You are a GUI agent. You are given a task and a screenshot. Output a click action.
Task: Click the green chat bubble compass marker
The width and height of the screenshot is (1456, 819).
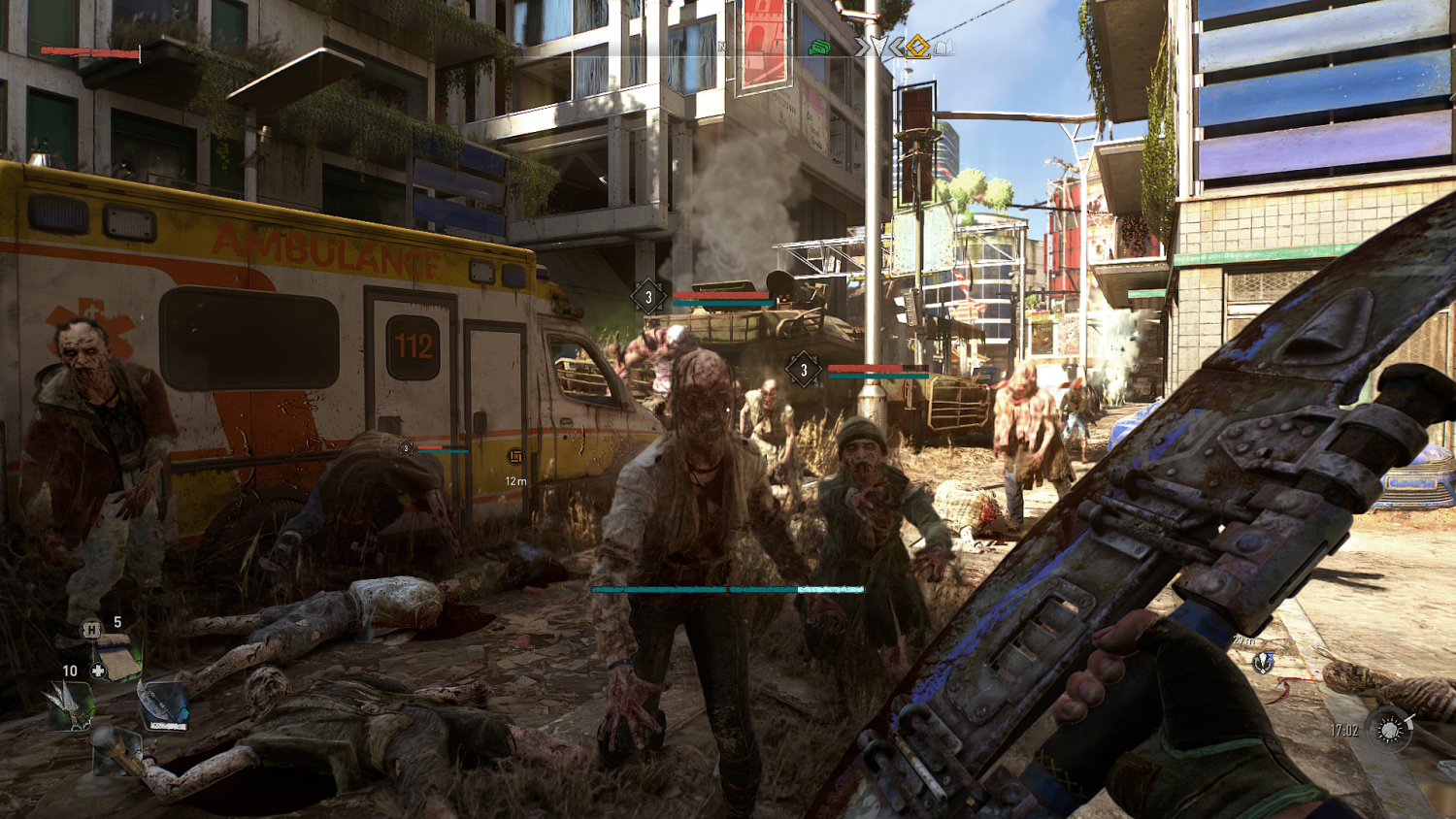[x=819, y=47]
